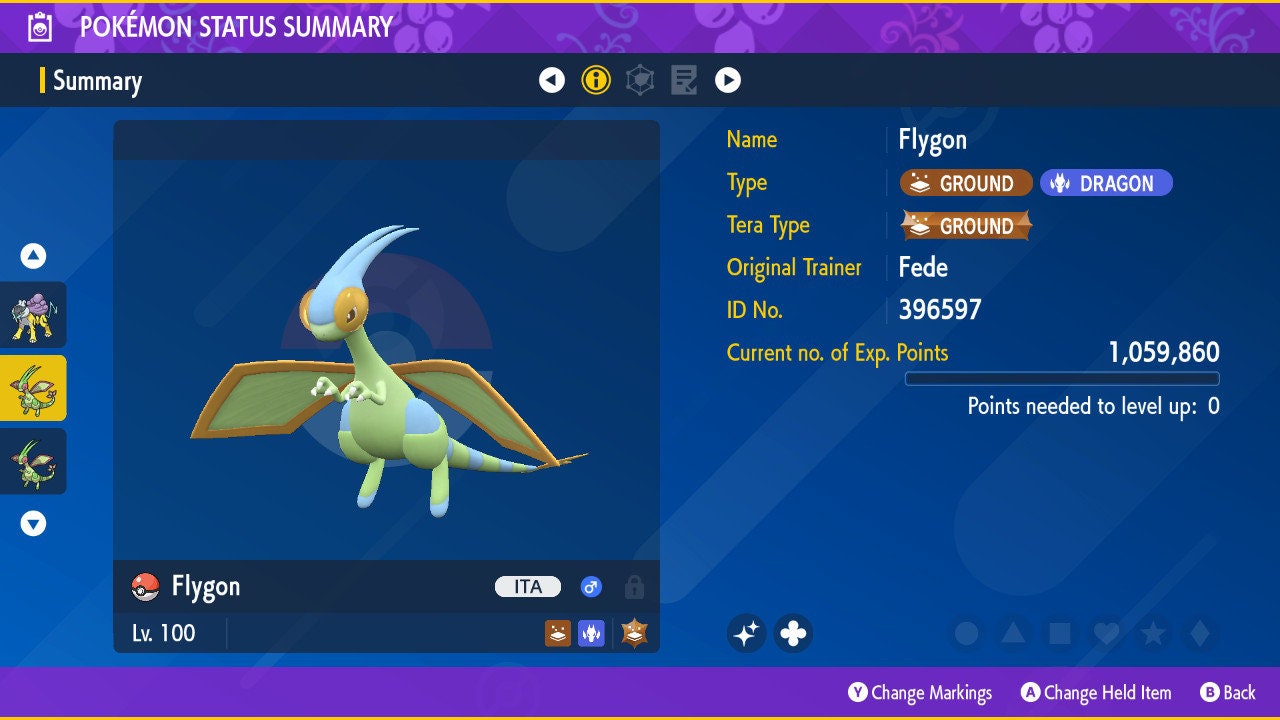Image resolution: width=1280 pixels, height=720 pixels.
Task: Switch to the hexagon stats tab
Action: (x=640, y=80)
